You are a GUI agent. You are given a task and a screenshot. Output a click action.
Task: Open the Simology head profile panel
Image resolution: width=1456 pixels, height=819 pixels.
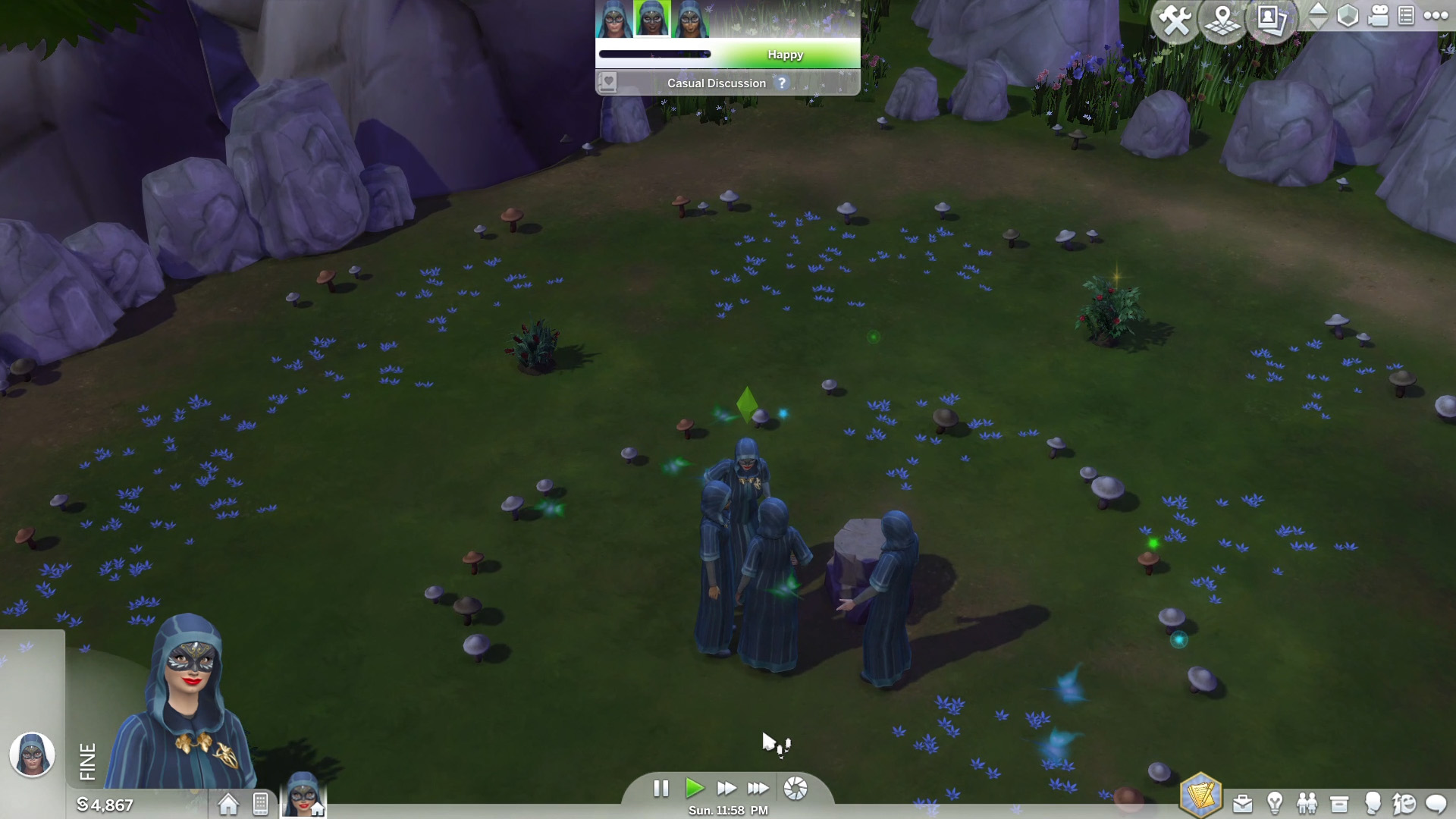pyautogui.click(x=1372, y=803)
